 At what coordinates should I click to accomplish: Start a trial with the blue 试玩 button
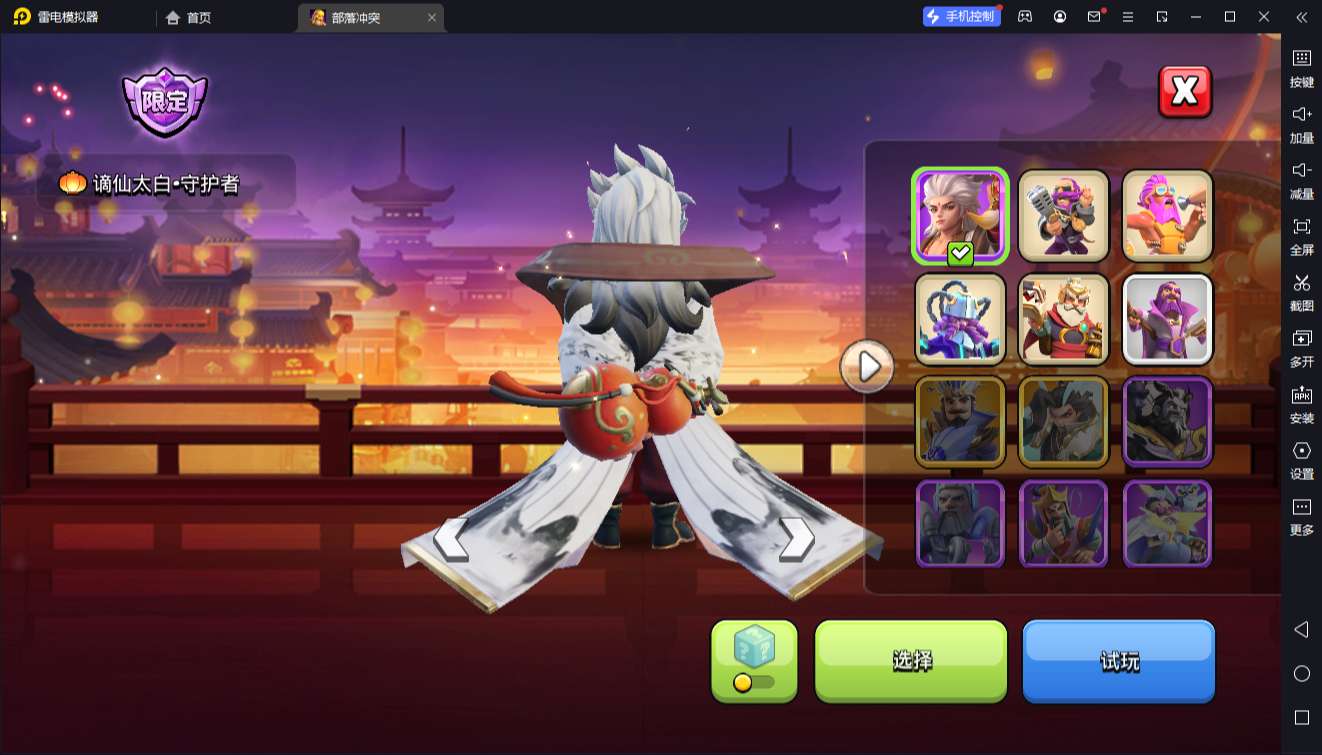[1118, 660]
